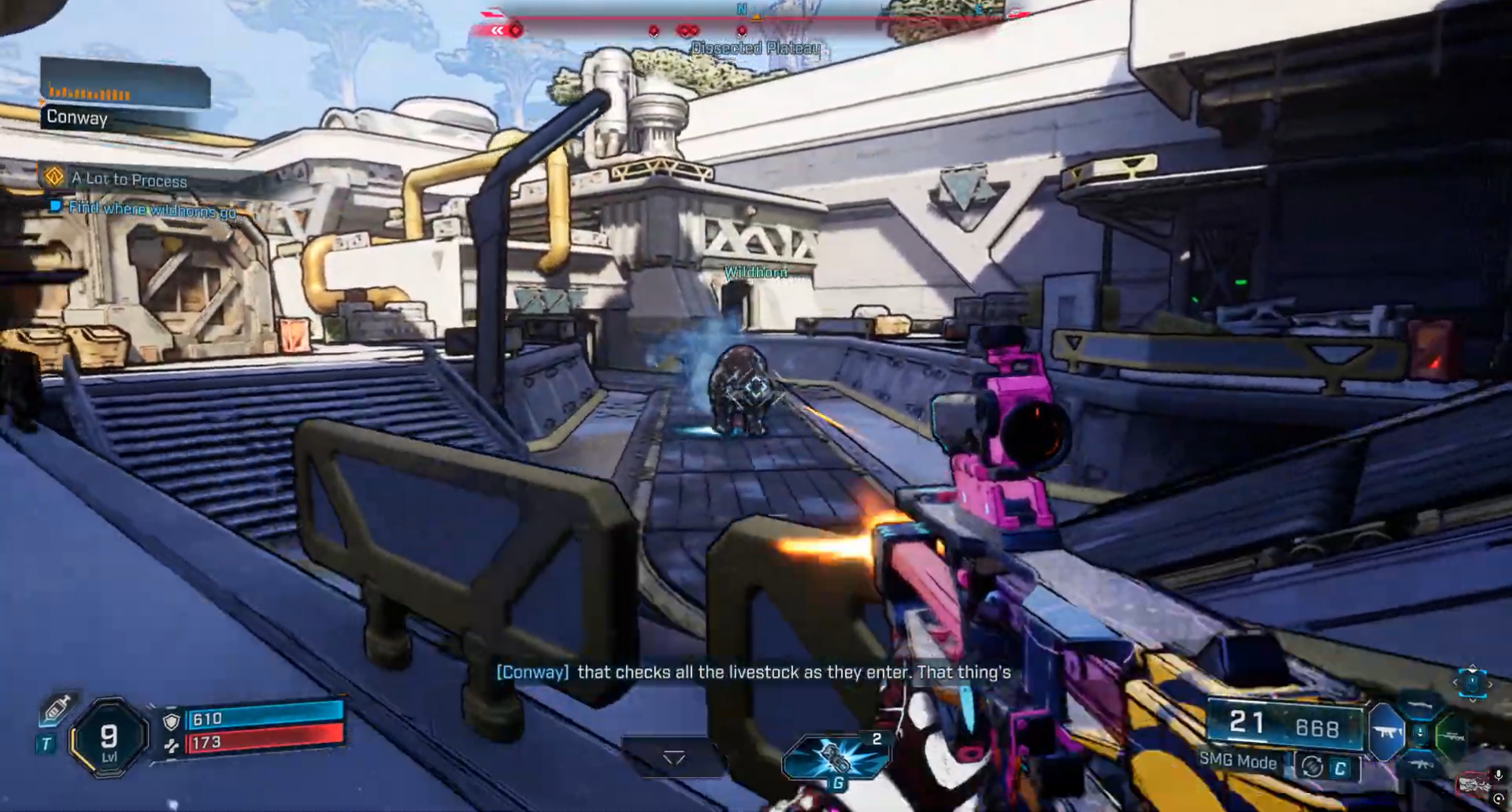This screenshot has height=812, width=1512.
Task: Select the 'Find where wildhorns go' objective
Action: click(x=151, y=209)
